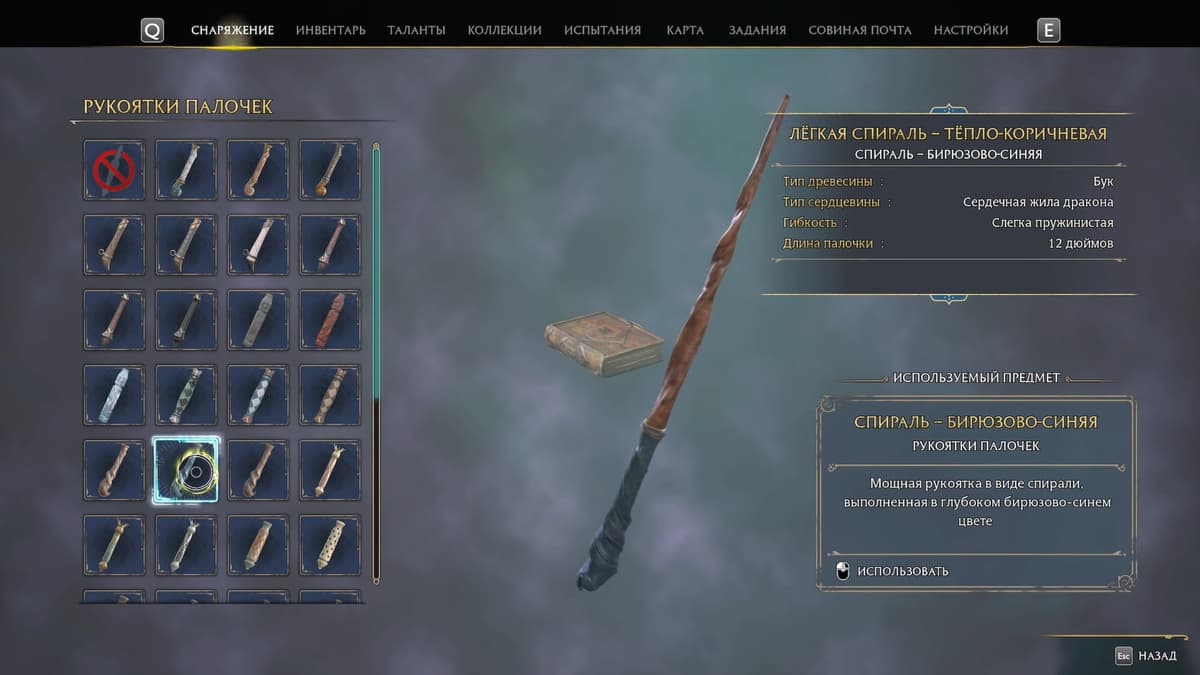1200x675 pixels.
Task: Pick the grey-green column handle slot
Action: (258, 320)
